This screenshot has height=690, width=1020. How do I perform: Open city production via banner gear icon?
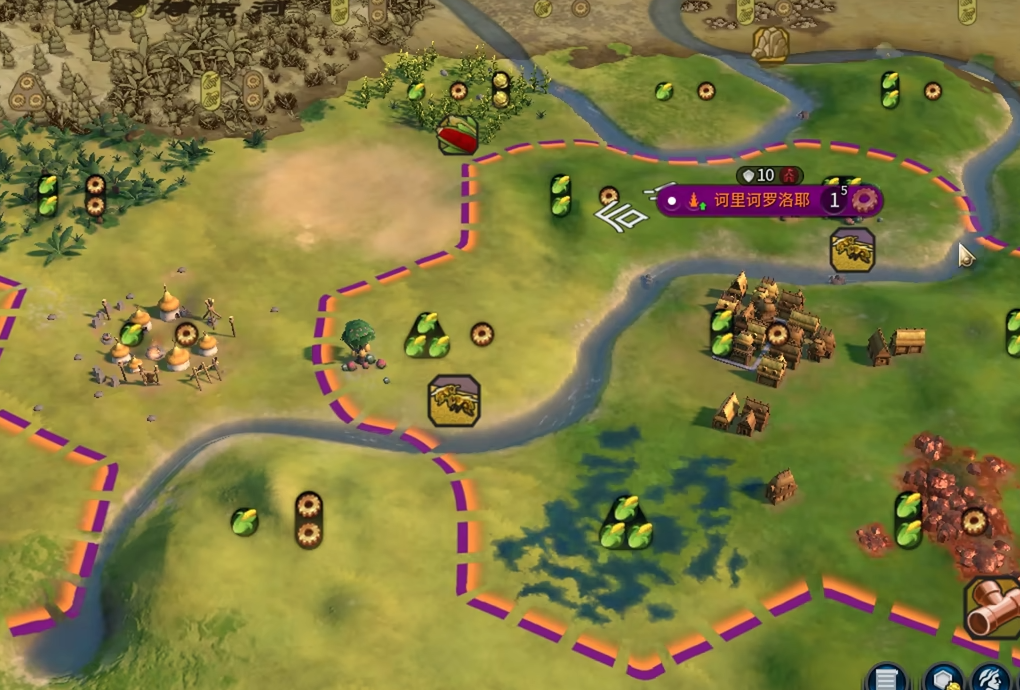(x=863, y=199)
